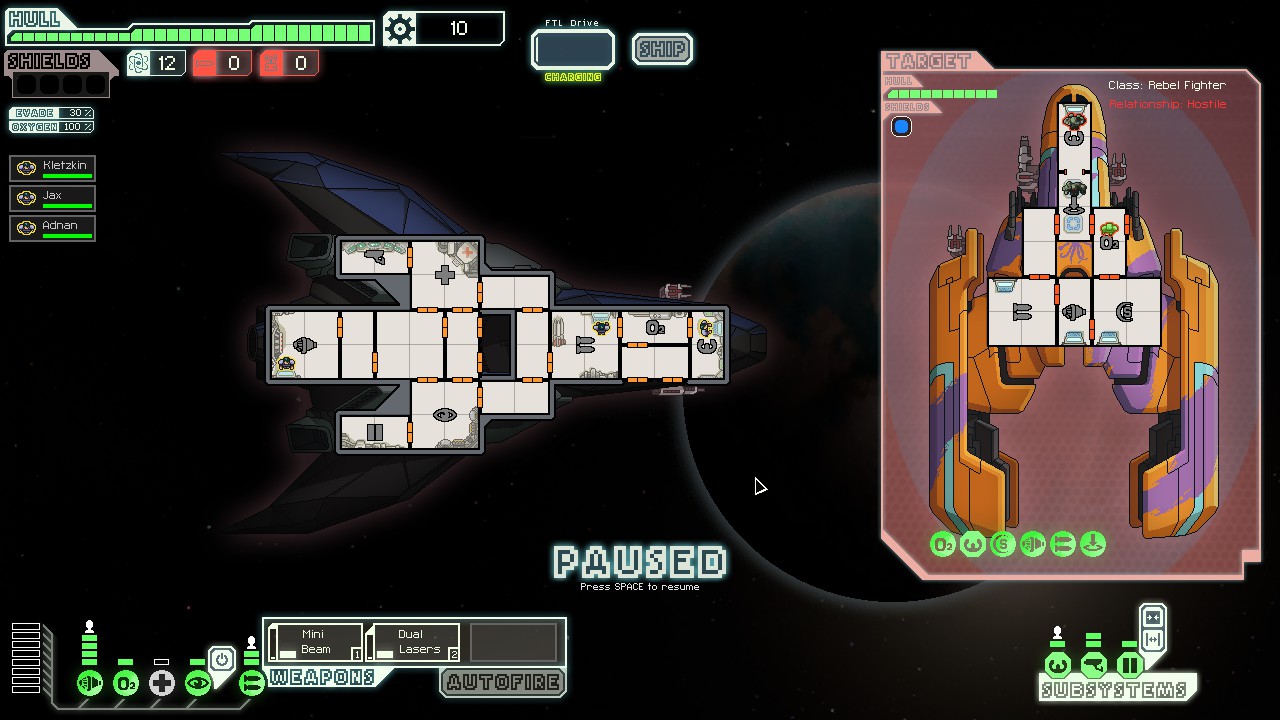
Task: Select the Piloting subsystem icon
Action: [1059, 663]
